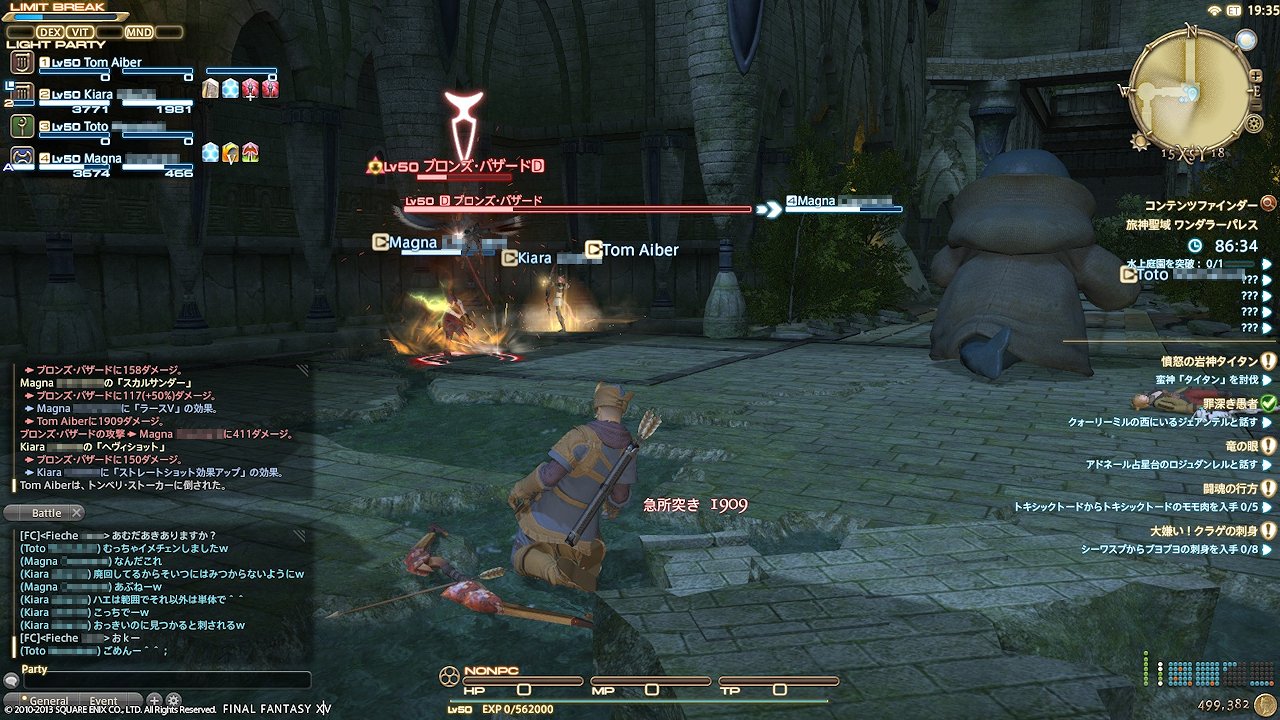Select Tom Aiber in the party list
The width and height of the screenshot is (1280, 720).
(x=98, y=63)
